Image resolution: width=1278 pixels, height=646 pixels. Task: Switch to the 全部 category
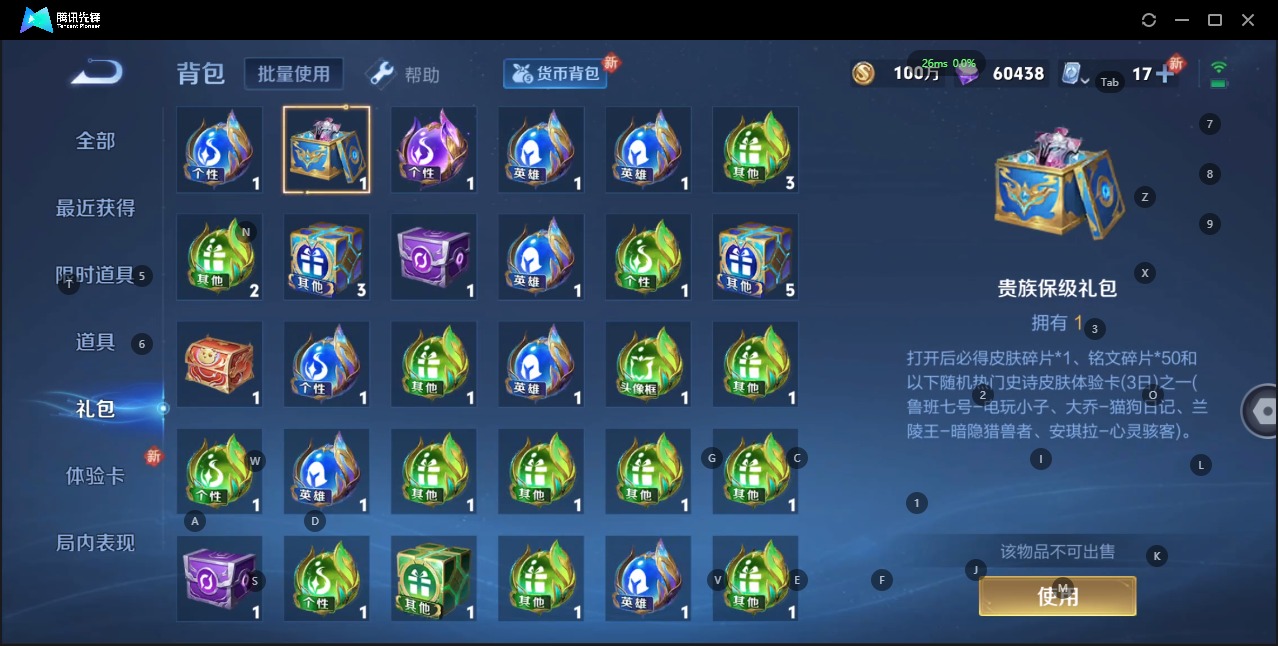[x=96, y=141]
